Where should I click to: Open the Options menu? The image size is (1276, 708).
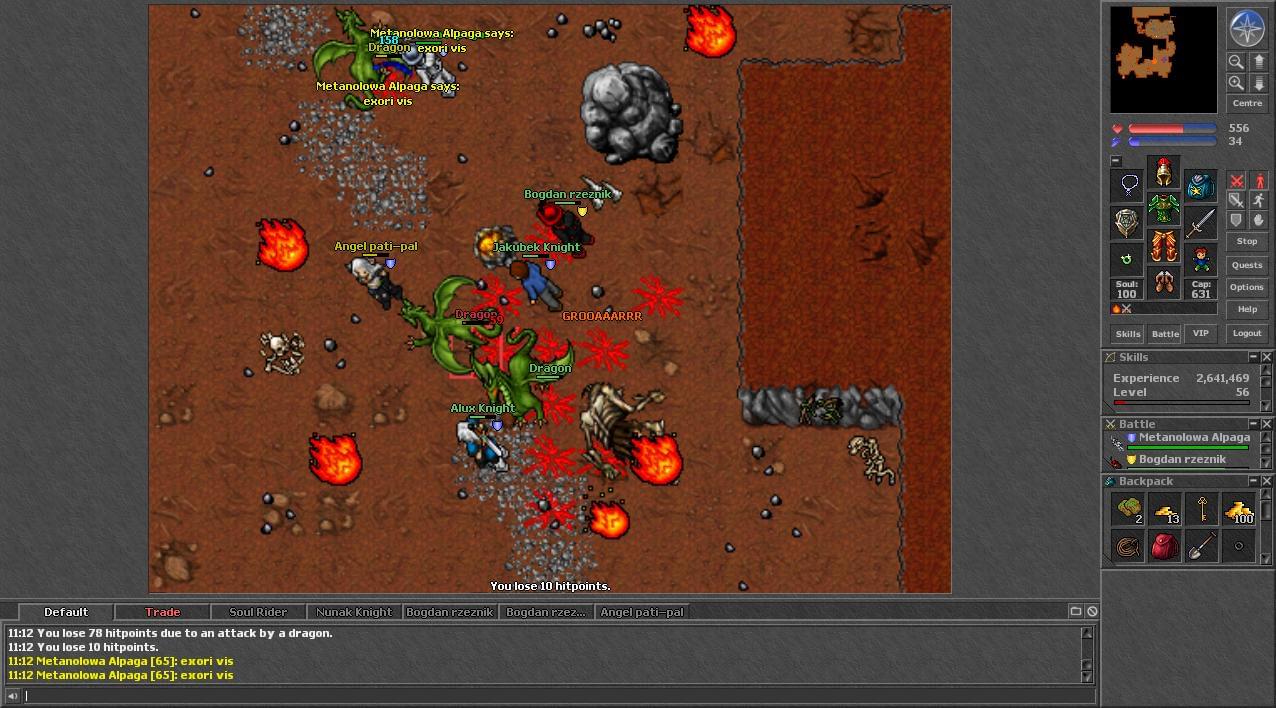coord(1247,287)
